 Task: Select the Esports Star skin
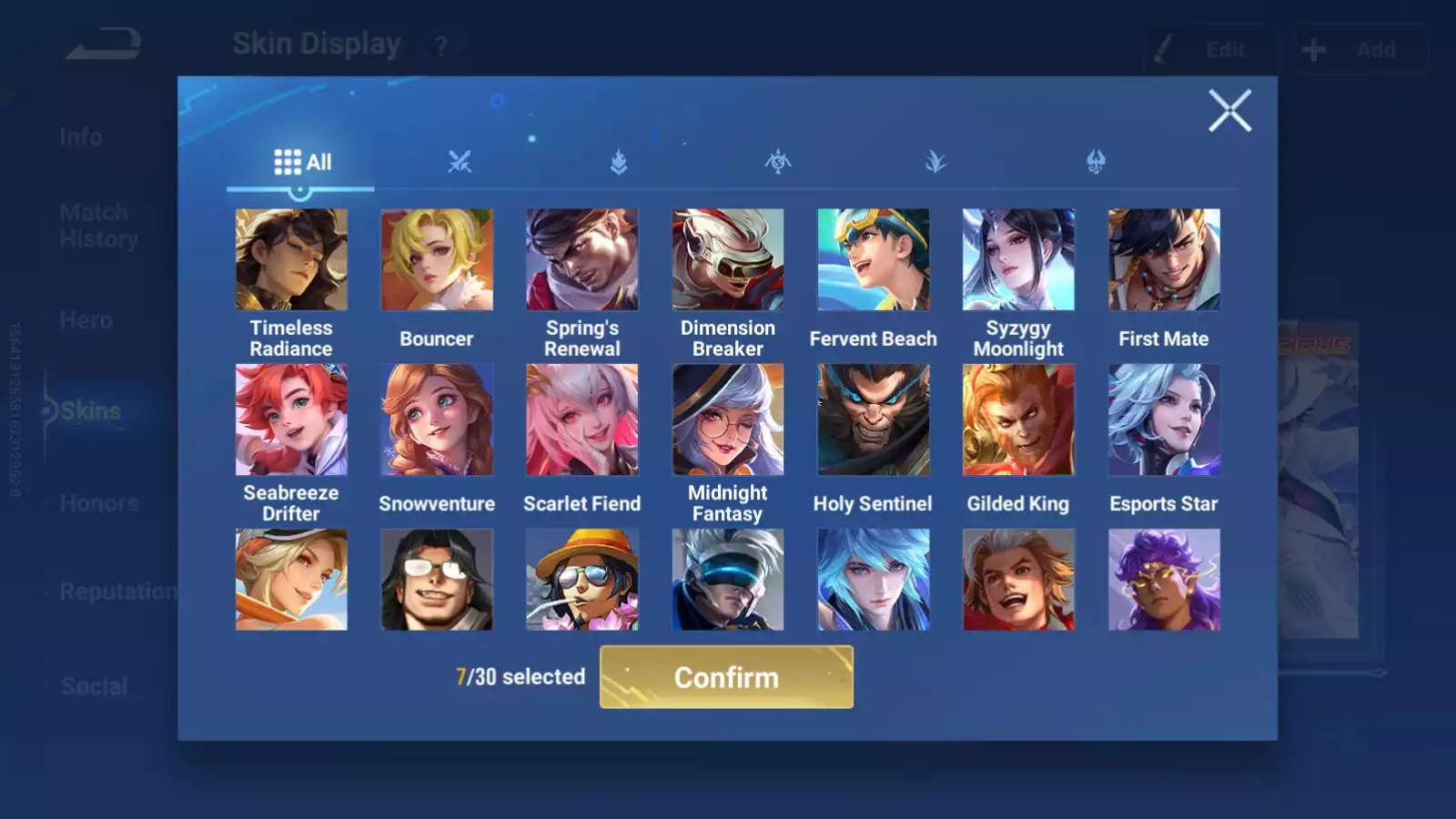tap(1164, 420)
